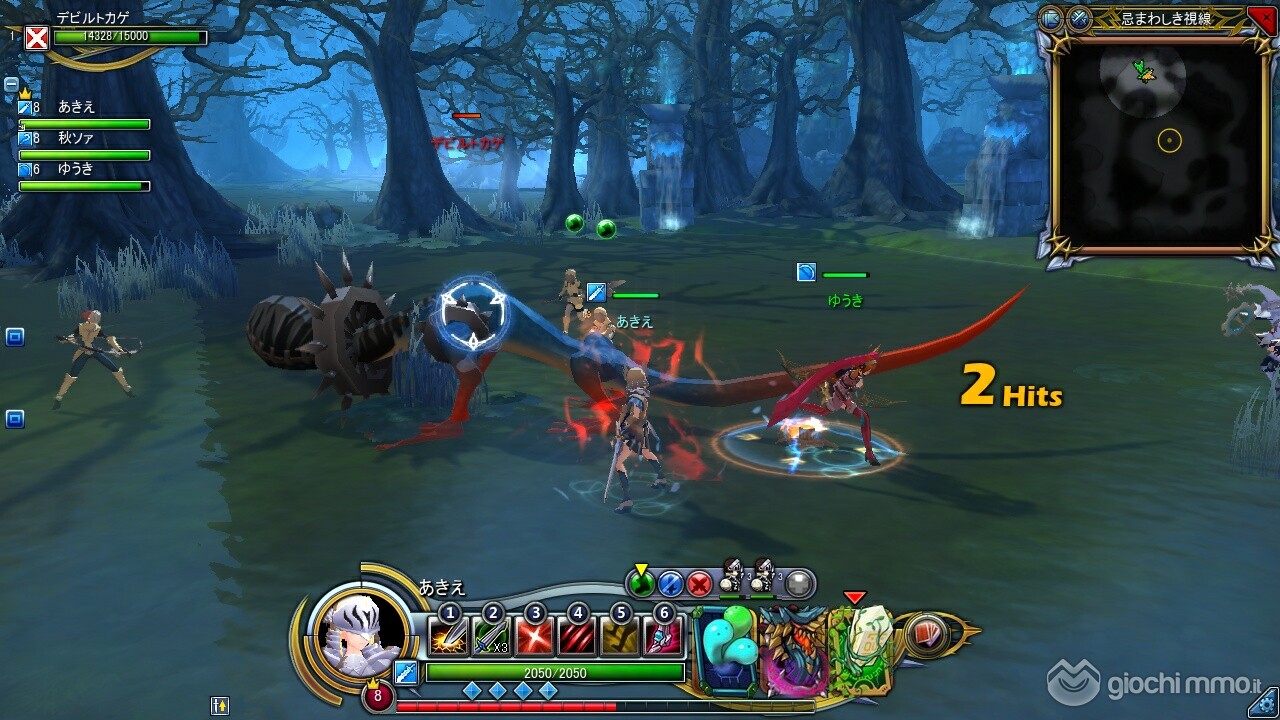
Task: Select the blue sword orb icon
Action: coord(671,584)
